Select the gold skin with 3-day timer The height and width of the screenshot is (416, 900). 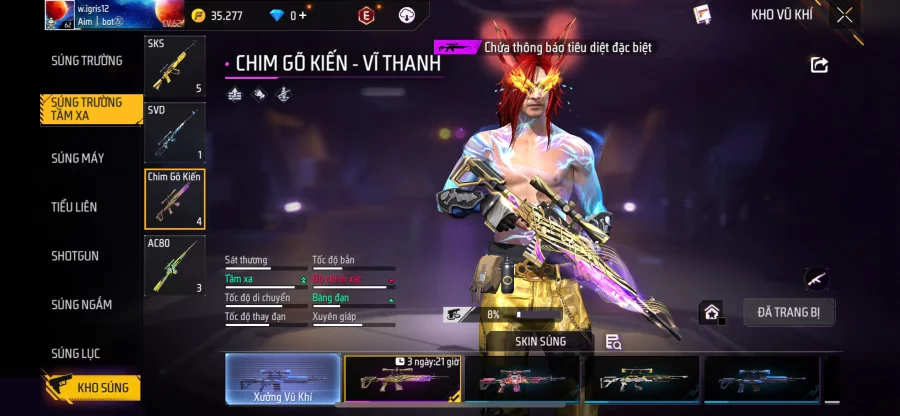(402, 381)
